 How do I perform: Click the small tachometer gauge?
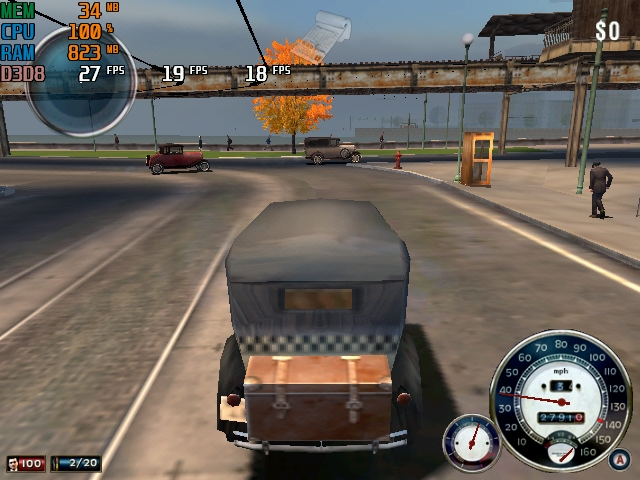tap(471, 441)
